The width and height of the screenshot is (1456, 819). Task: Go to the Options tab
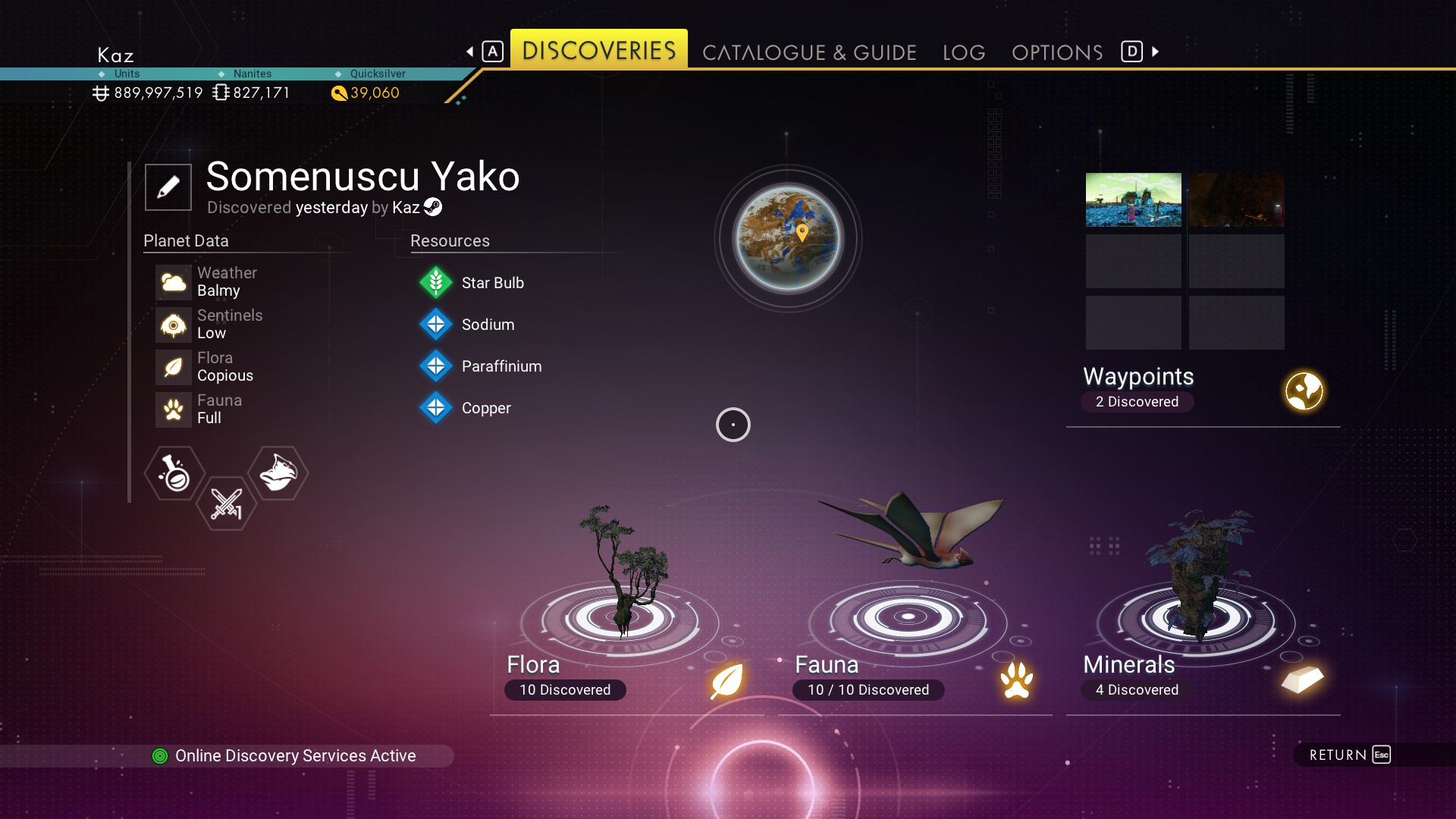(x=1057, y=52)
